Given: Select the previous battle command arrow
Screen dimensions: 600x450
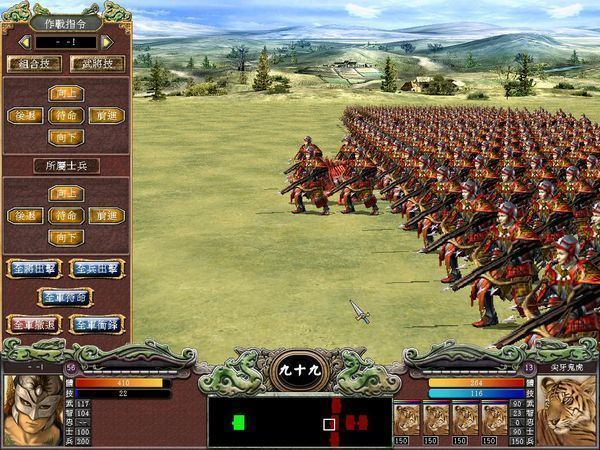Looking at the screenshot, I should click(x=24, y=42).
